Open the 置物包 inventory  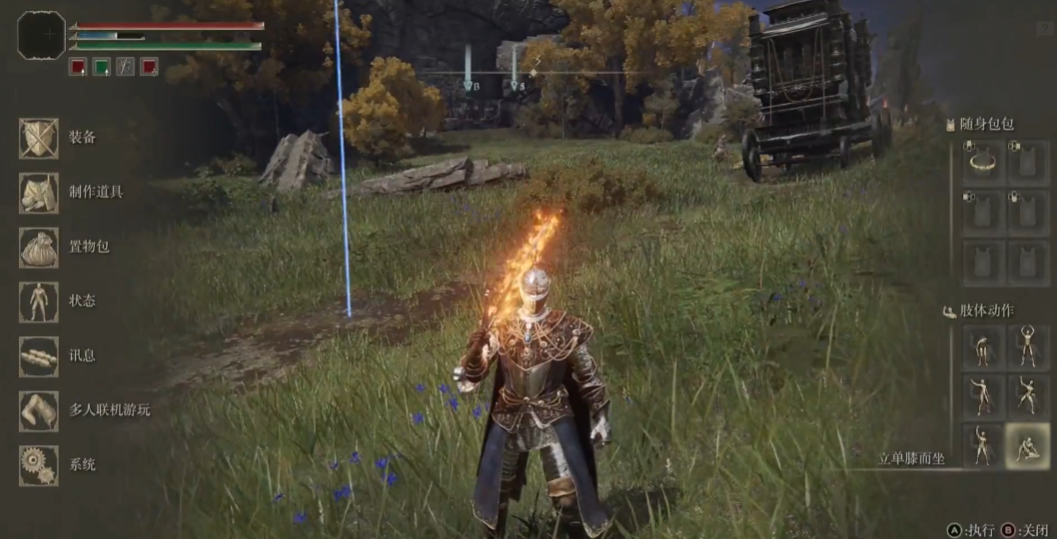(x=40, y=247)
